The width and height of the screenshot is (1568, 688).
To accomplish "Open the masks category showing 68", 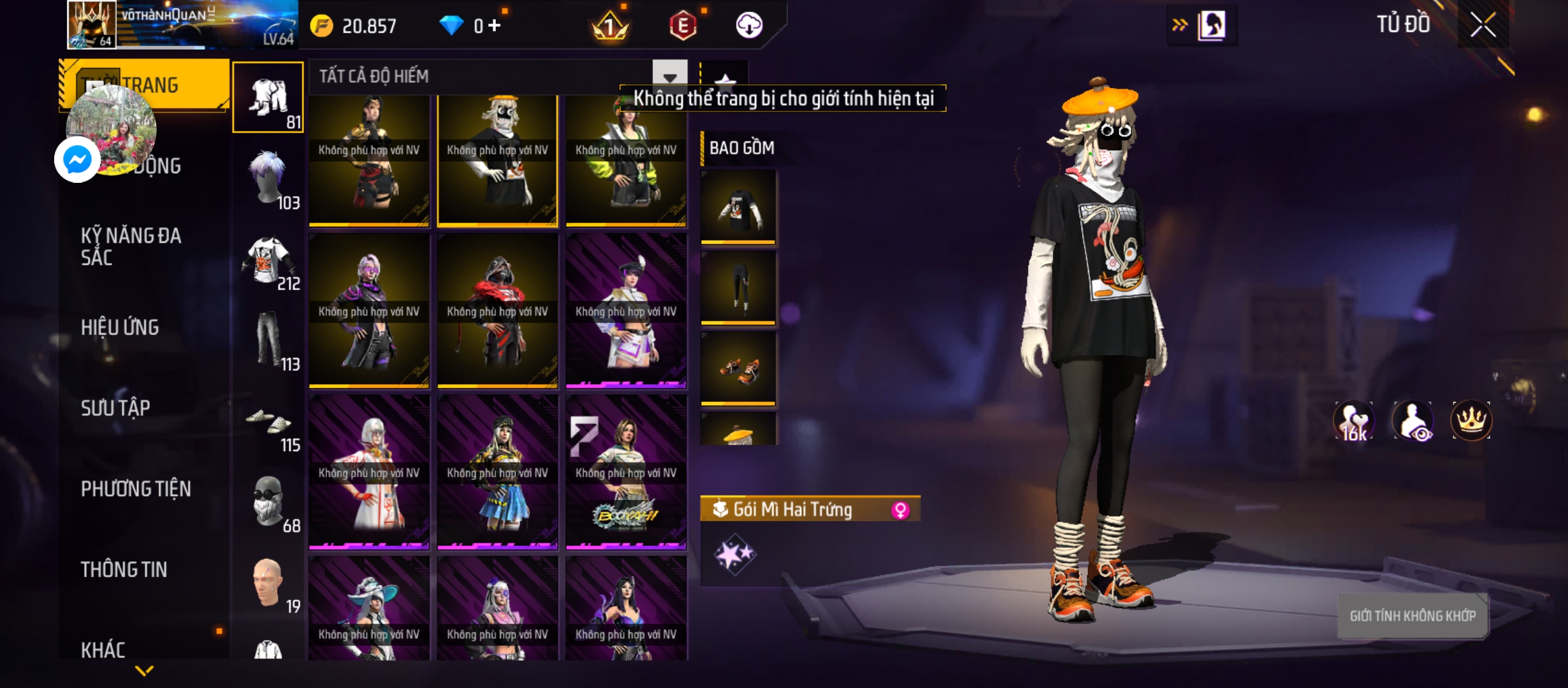I will pos(268,502).
